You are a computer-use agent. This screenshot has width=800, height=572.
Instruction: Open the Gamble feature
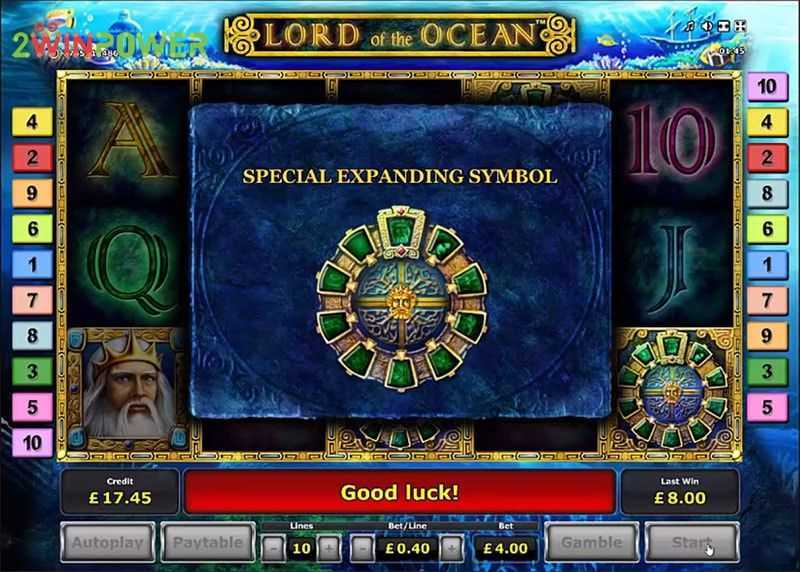pyautogui.click(x=592, y=543)
